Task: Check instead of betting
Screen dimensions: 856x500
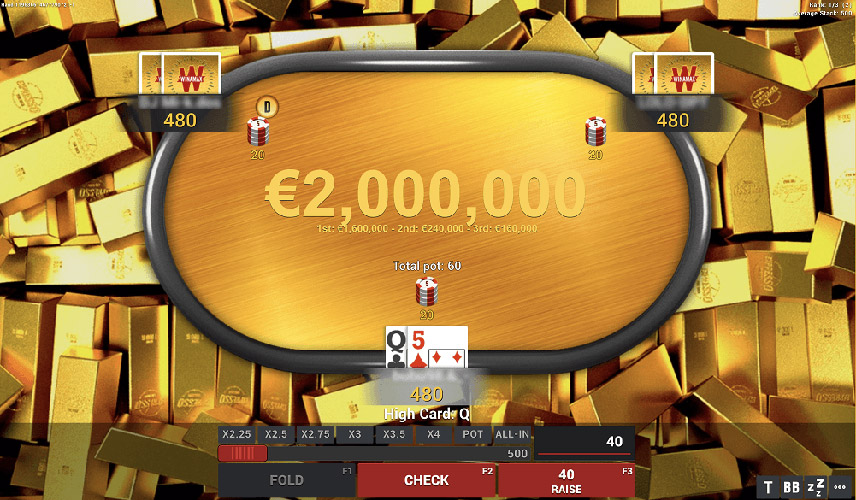Action: tap(426, 480)
